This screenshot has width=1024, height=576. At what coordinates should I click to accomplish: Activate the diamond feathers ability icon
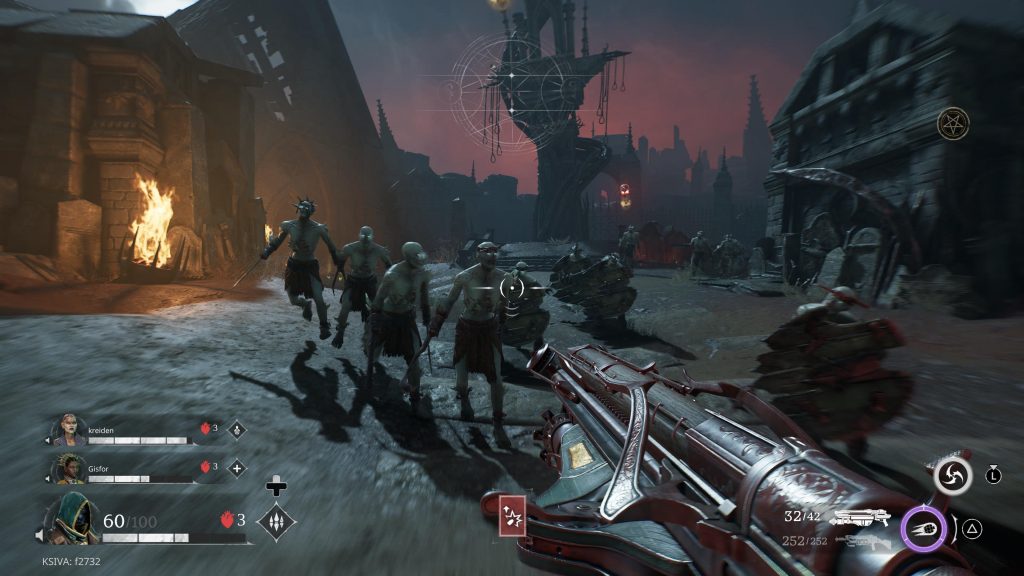click(275, 521)
